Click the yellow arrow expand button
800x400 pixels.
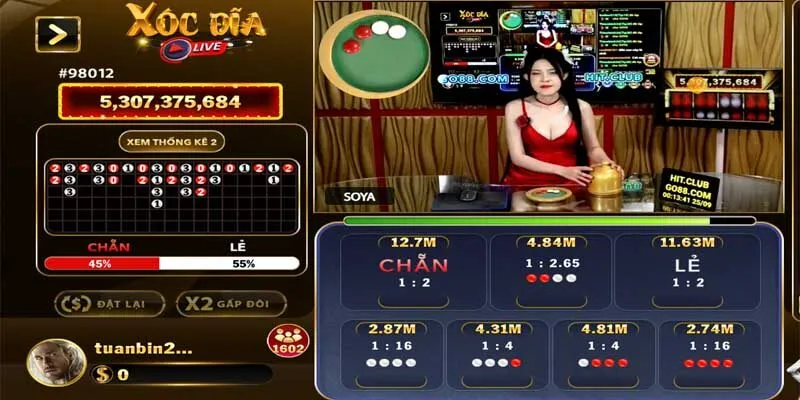(56, 35)
